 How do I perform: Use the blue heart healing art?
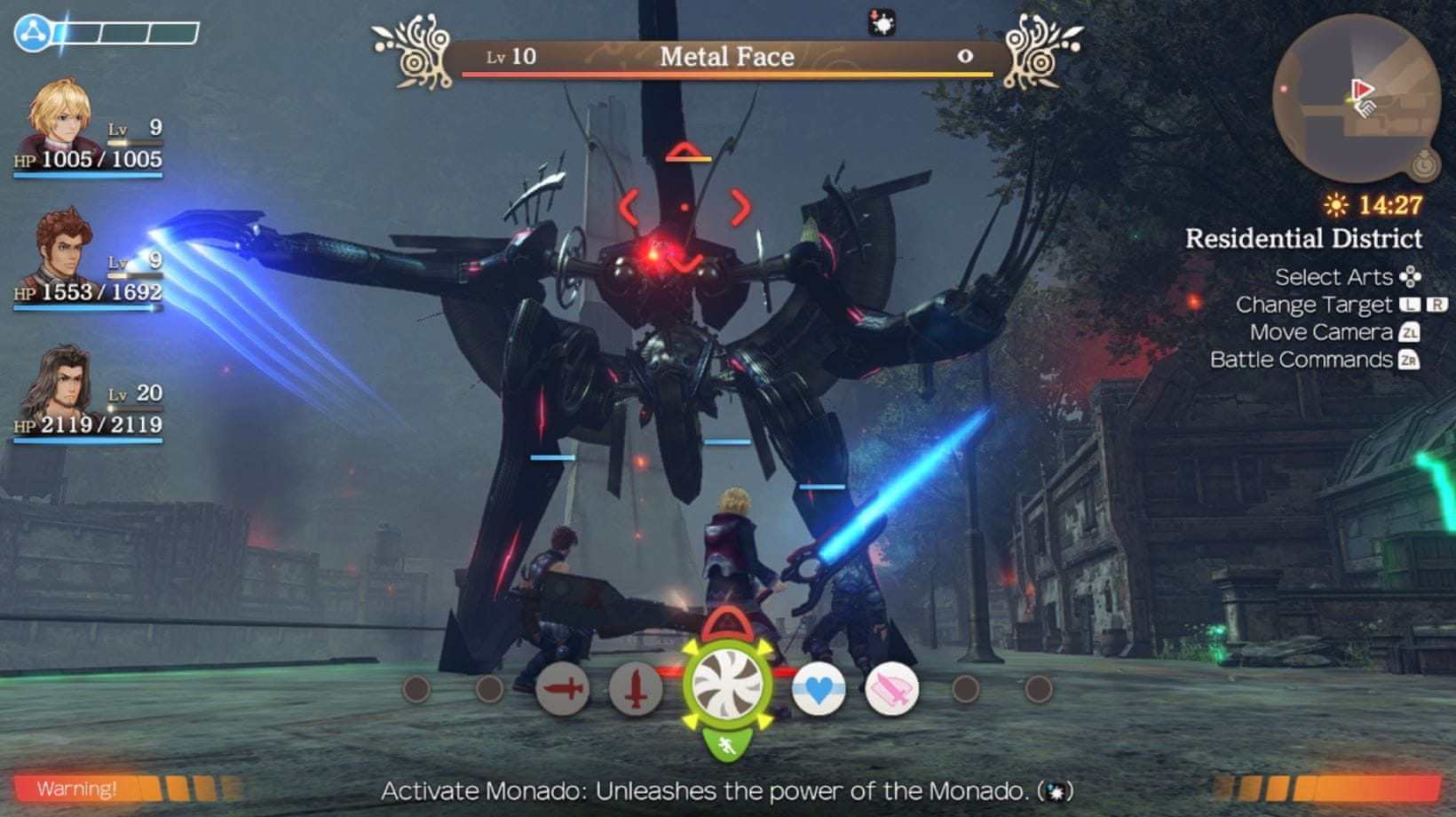point(818,688)
